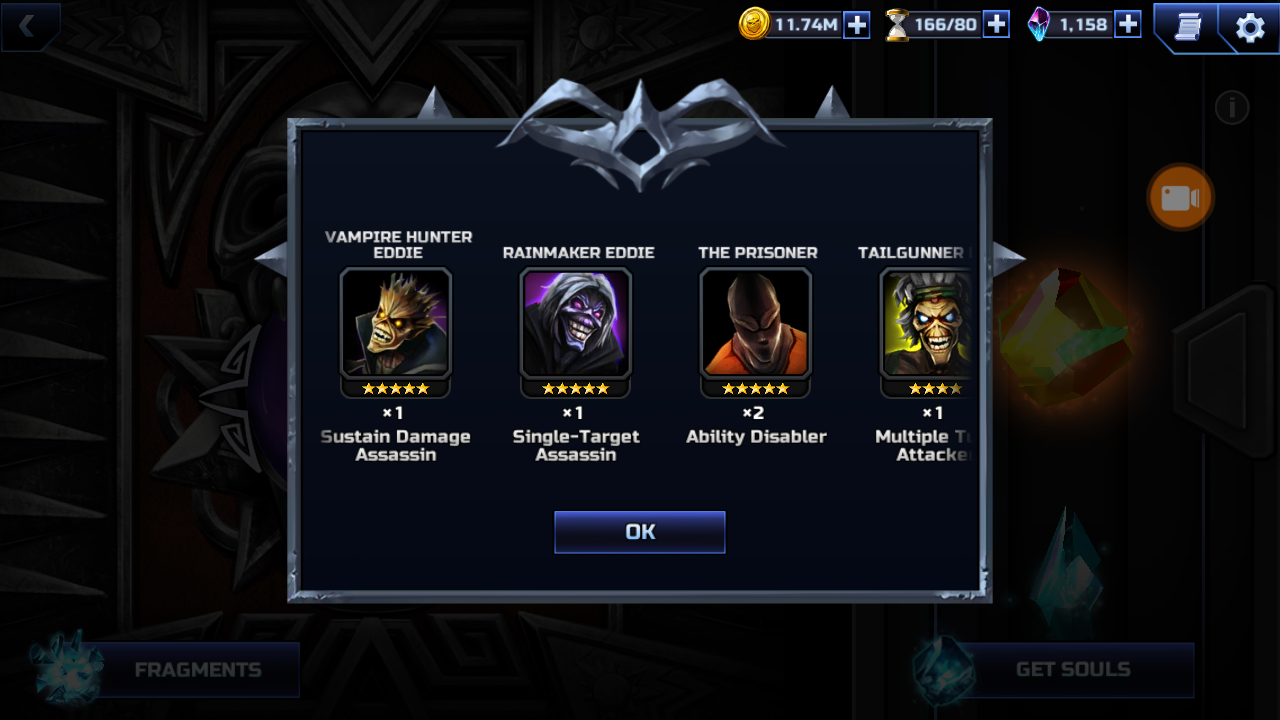Buy more ironite with the plus button
1280x720 pixels.
tap(1128, 25)
